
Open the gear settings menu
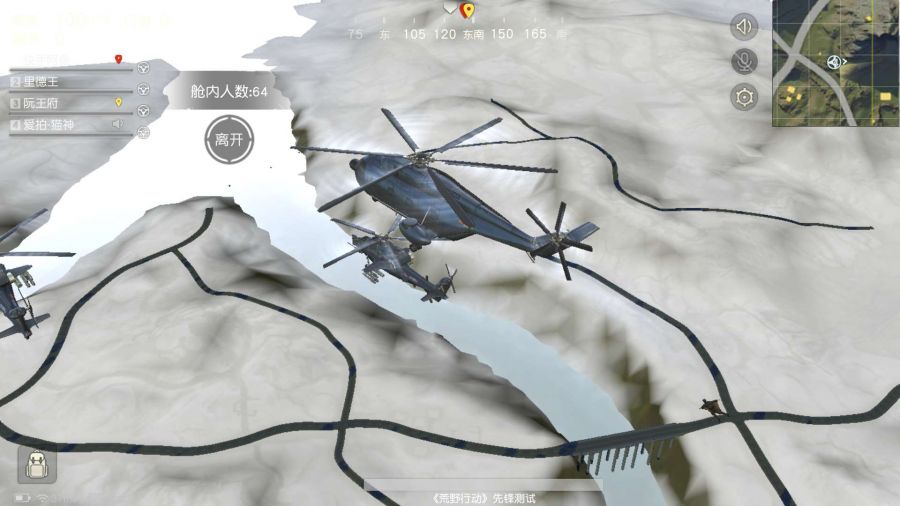[744, 97]
